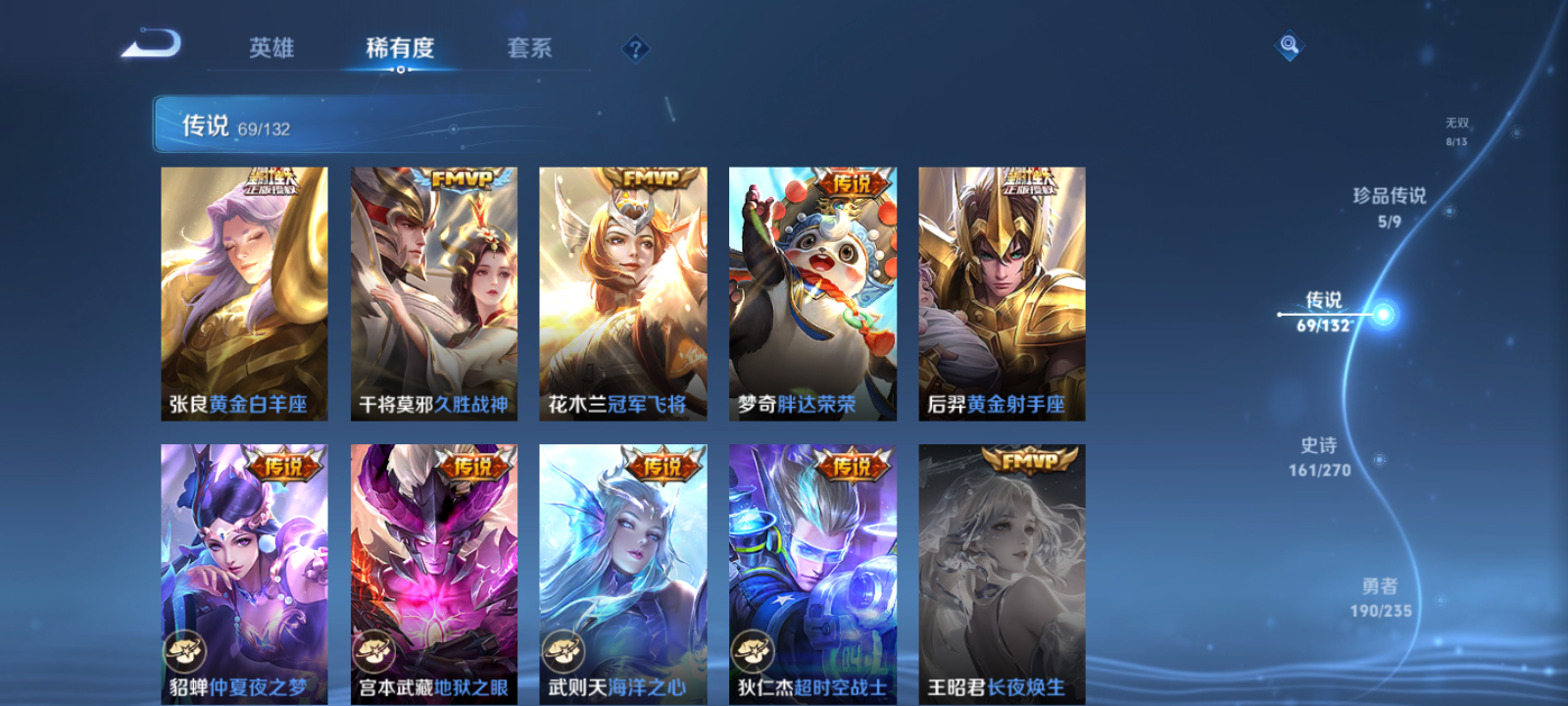The image size is (1568, 706).
Task: Open the 珍品传说 rarity category
Action: [1390, 208]
